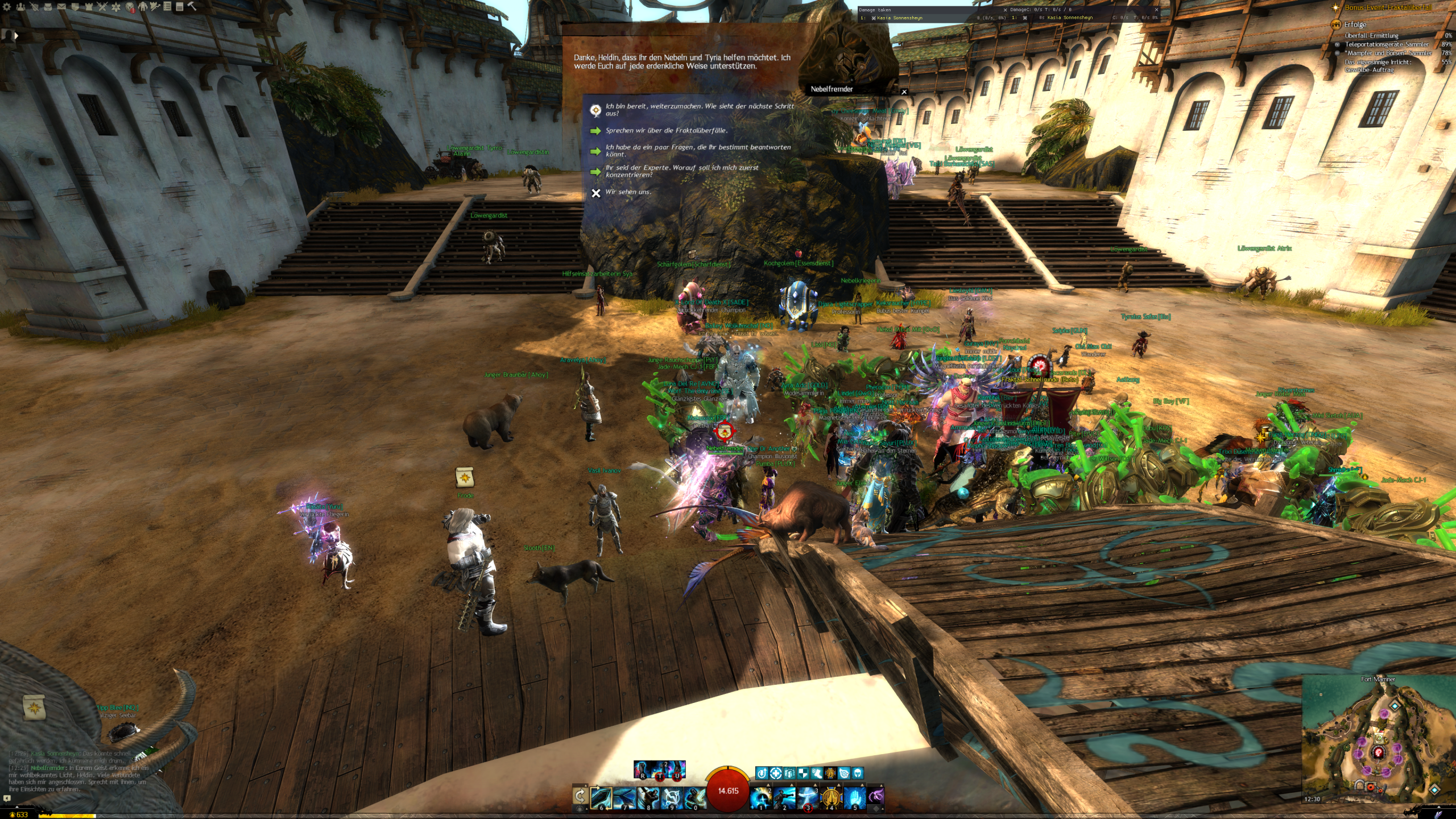Select the 'Ich bin bereit, weiterzumachen' reply
Image resolution: width=1456 pixels, height=819 pixels.
tap(699, 110)
